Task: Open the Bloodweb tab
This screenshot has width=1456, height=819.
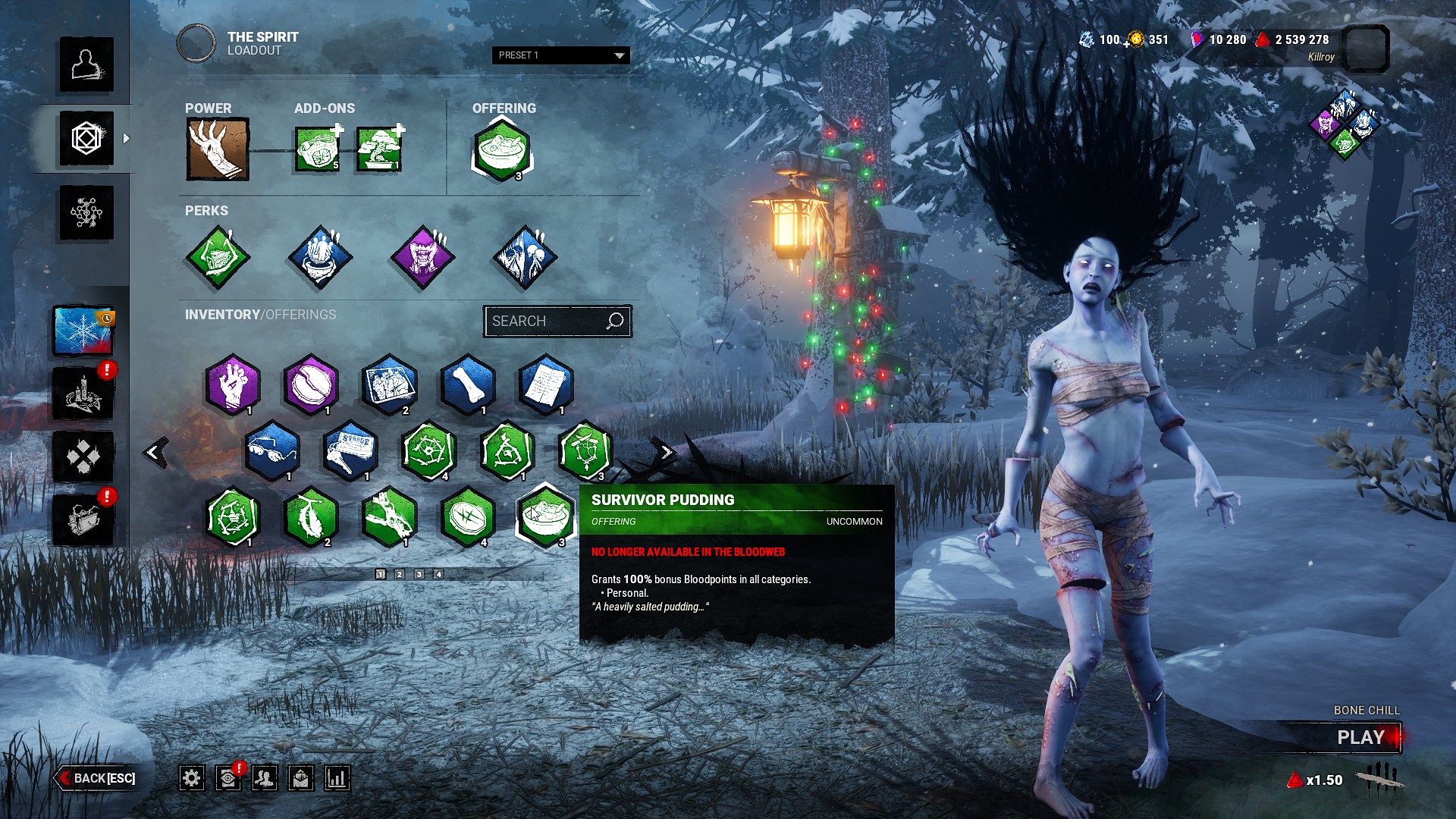Action: (x=86, y=213)
